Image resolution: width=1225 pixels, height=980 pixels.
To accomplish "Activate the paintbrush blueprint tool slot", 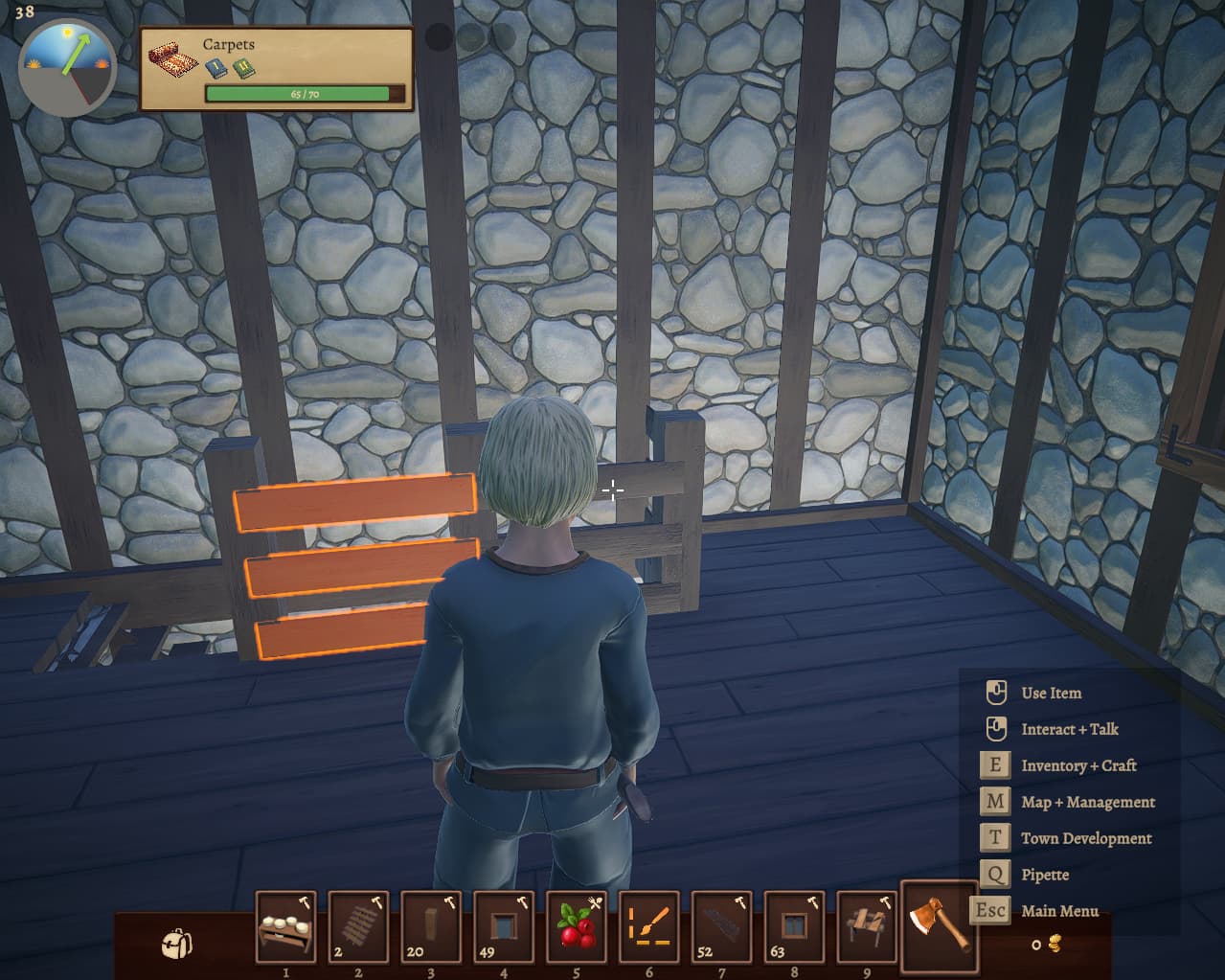I will click(x=649, y=927).
